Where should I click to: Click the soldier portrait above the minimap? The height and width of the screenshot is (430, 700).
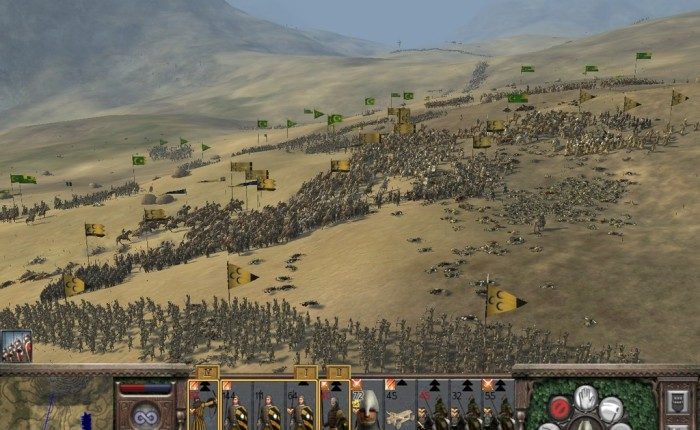[16, 346]
